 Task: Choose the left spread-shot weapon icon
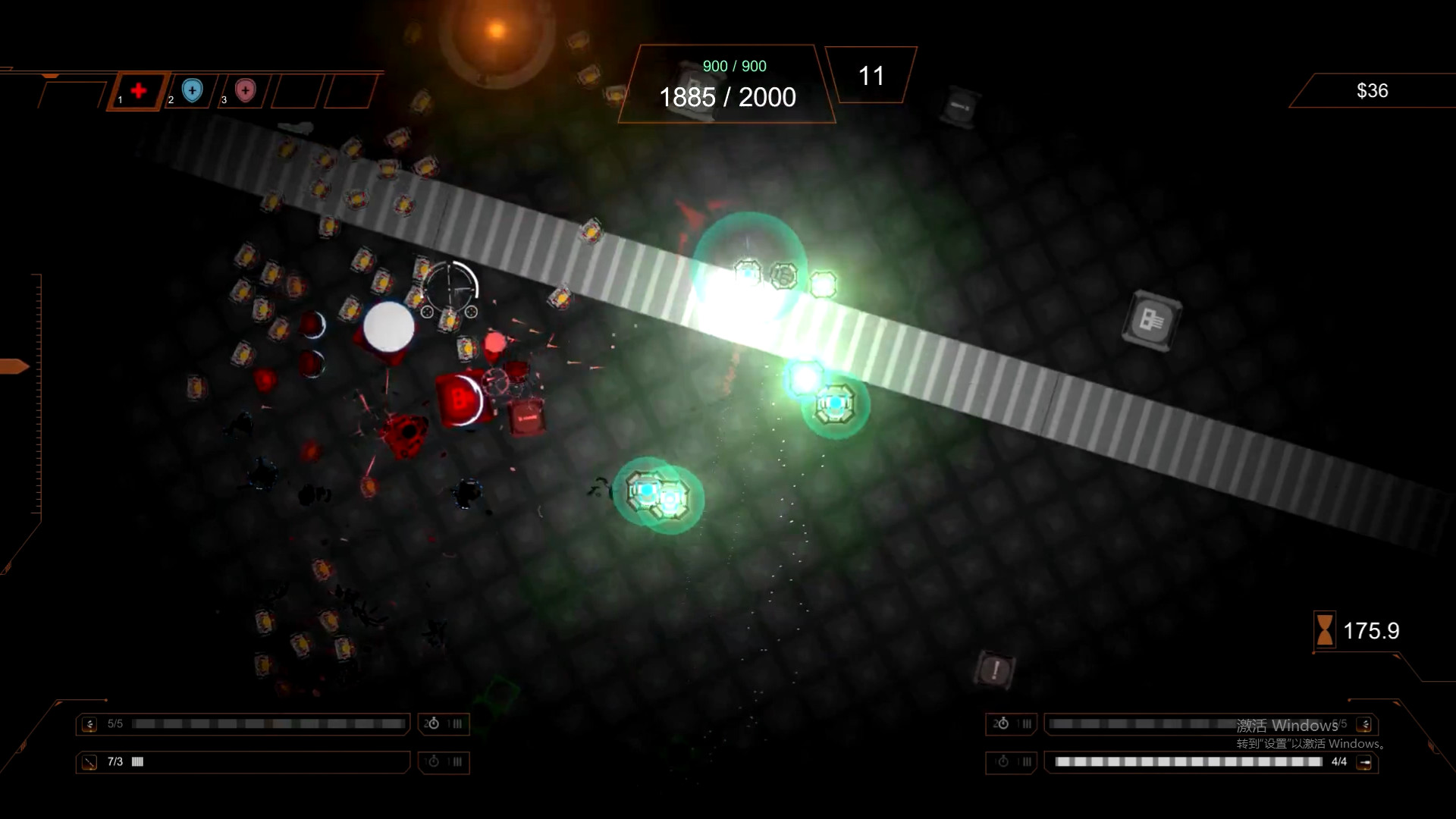(89, 724)
